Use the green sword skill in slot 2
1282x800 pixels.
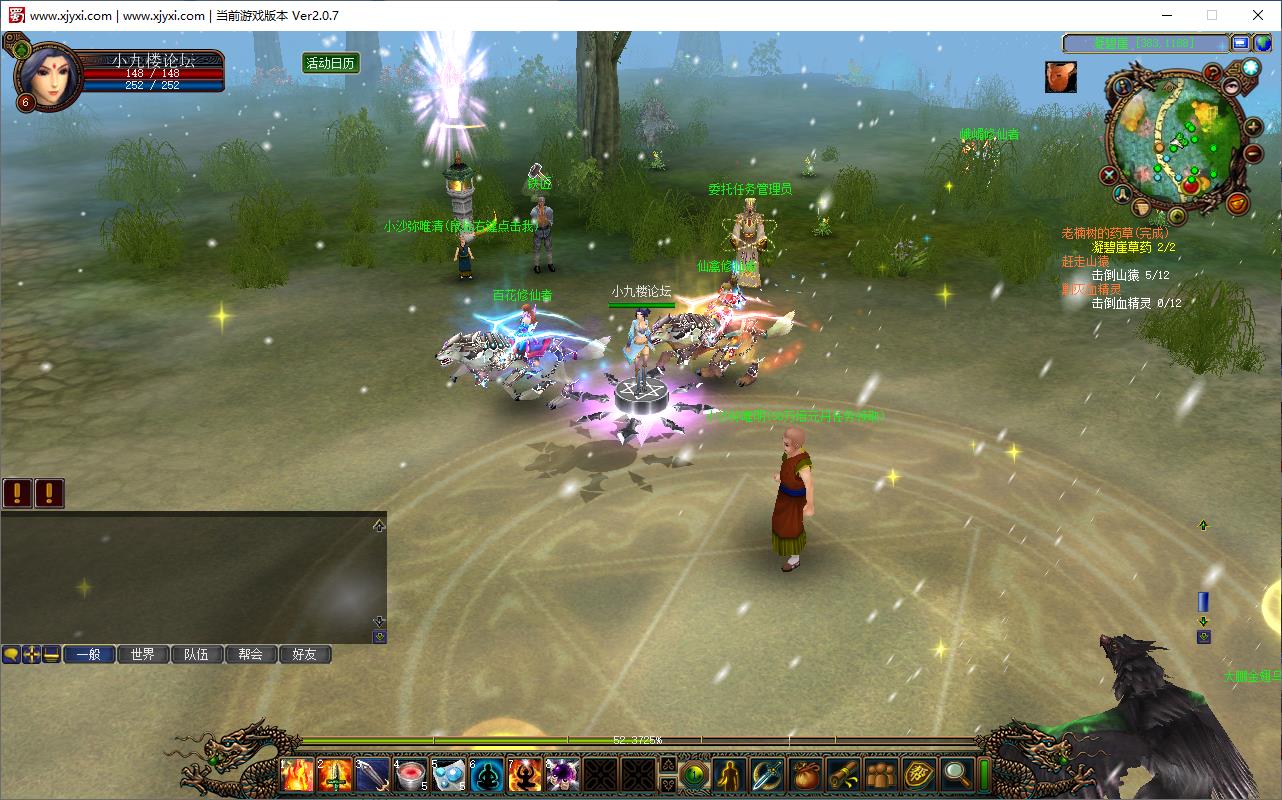(335, 775)
